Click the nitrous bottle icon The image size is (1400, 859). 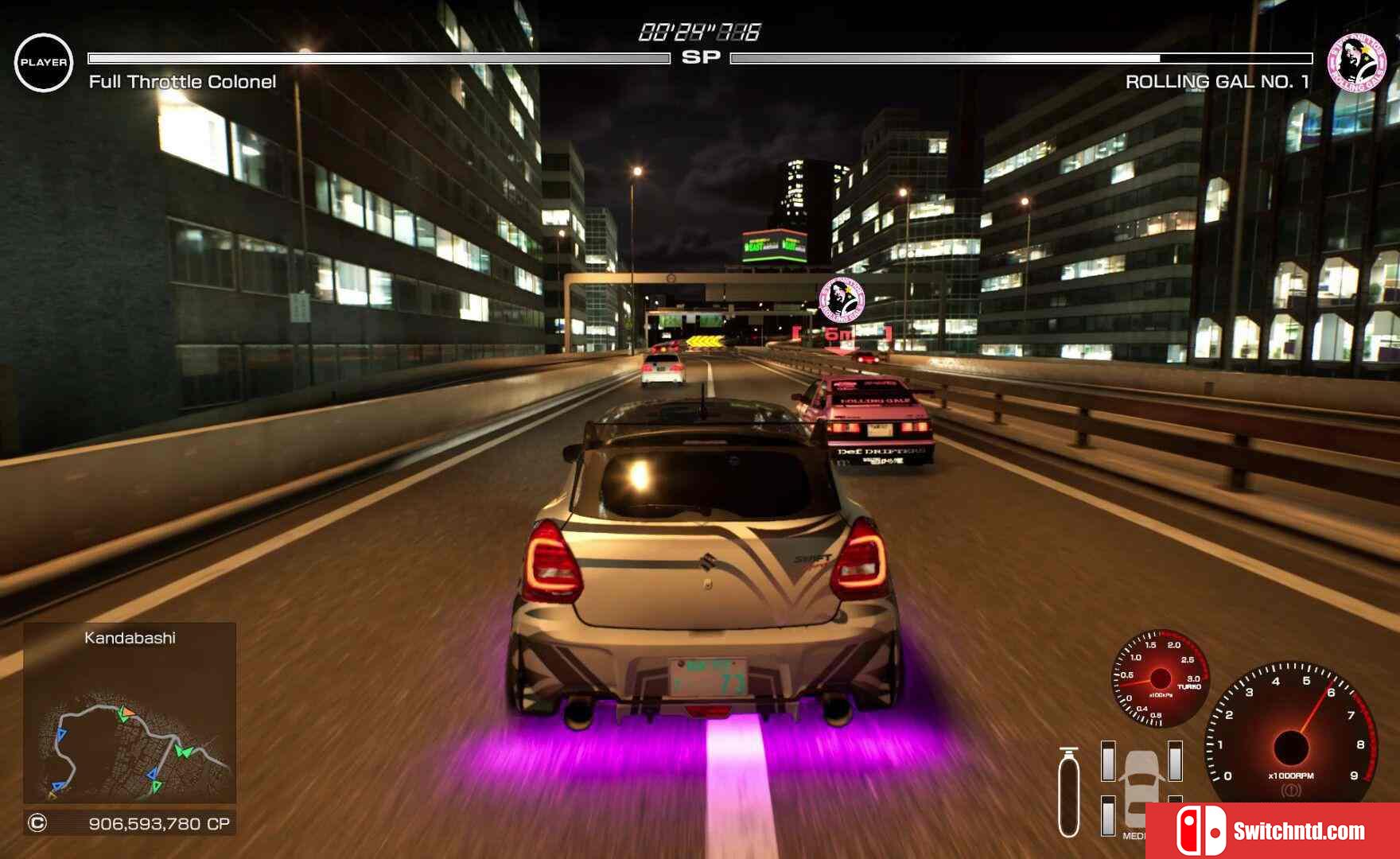(x=1070, y=792)
